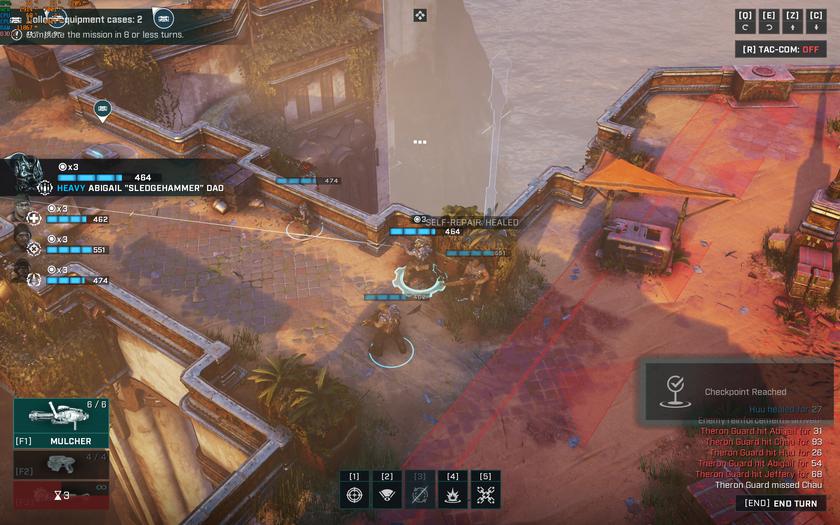The width and height of the screenshot is (840, 525).
Task: Activate the shoot crosshair ability
Action: tap(354, 493)
